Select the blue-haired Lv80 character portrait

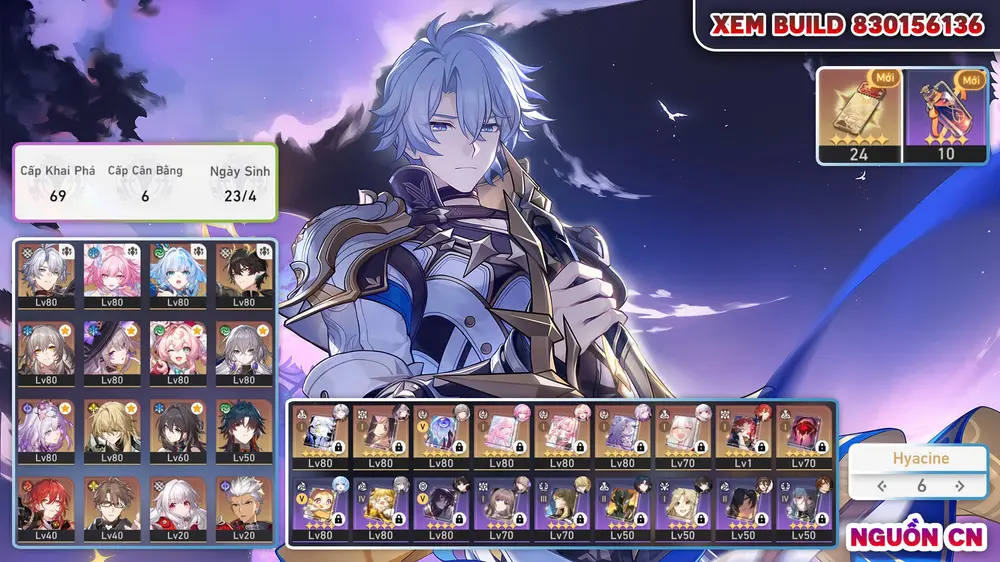[x=178, y=271]
